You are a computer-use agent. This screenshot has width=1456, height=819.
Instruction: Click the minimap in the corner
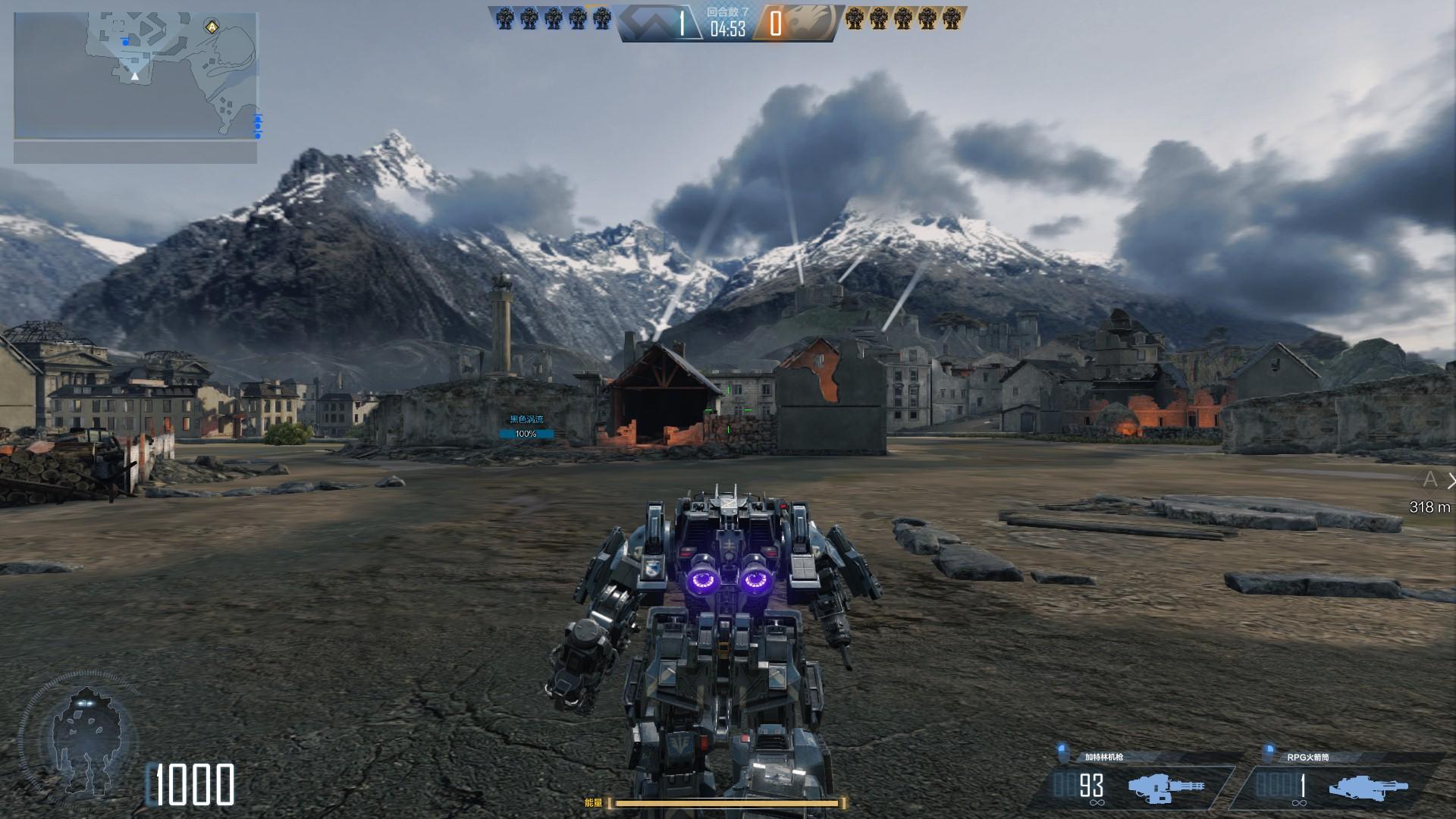click(136, 76)
